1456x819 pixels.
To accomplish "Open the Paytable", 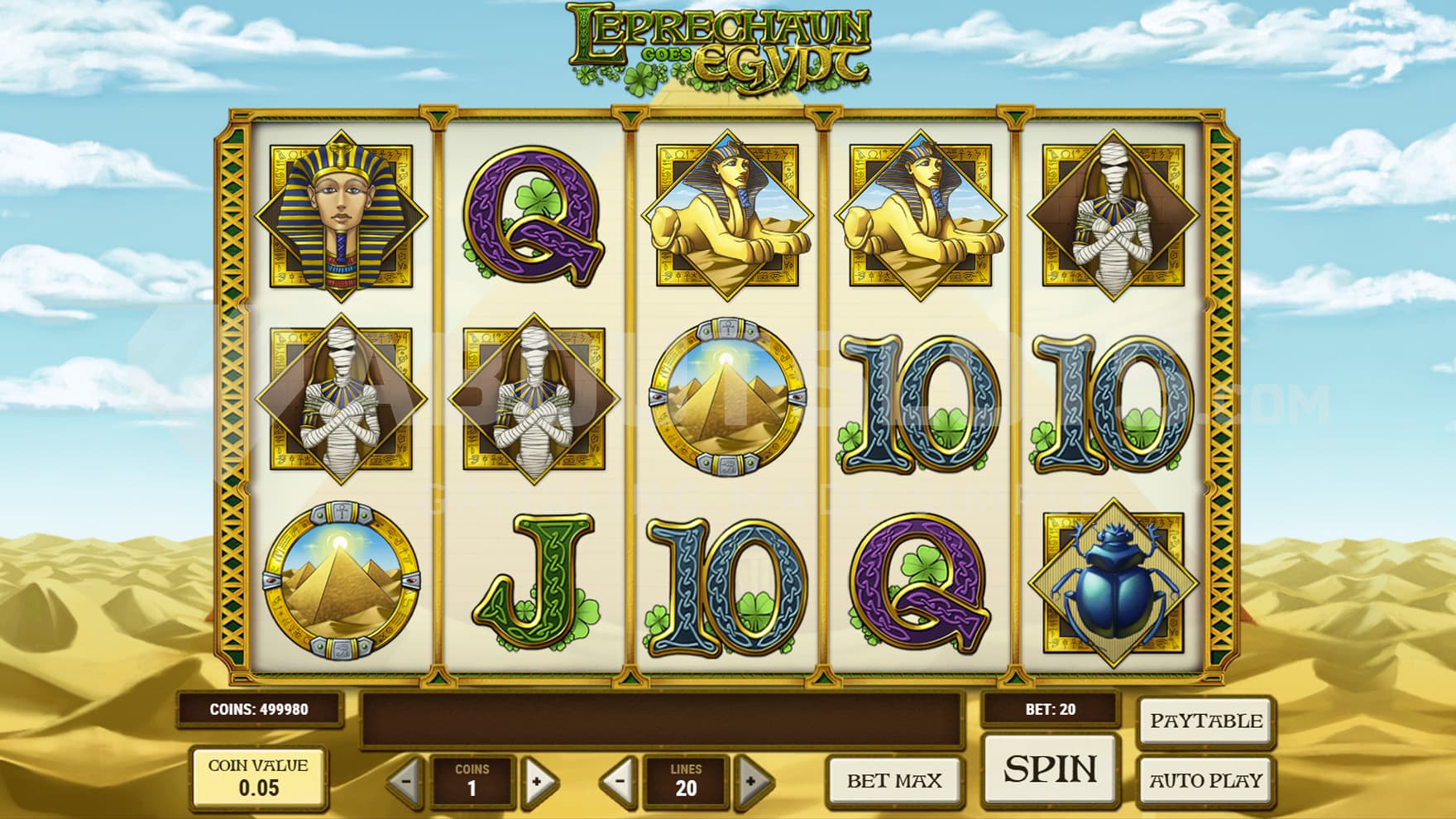I will point(1205,721).
